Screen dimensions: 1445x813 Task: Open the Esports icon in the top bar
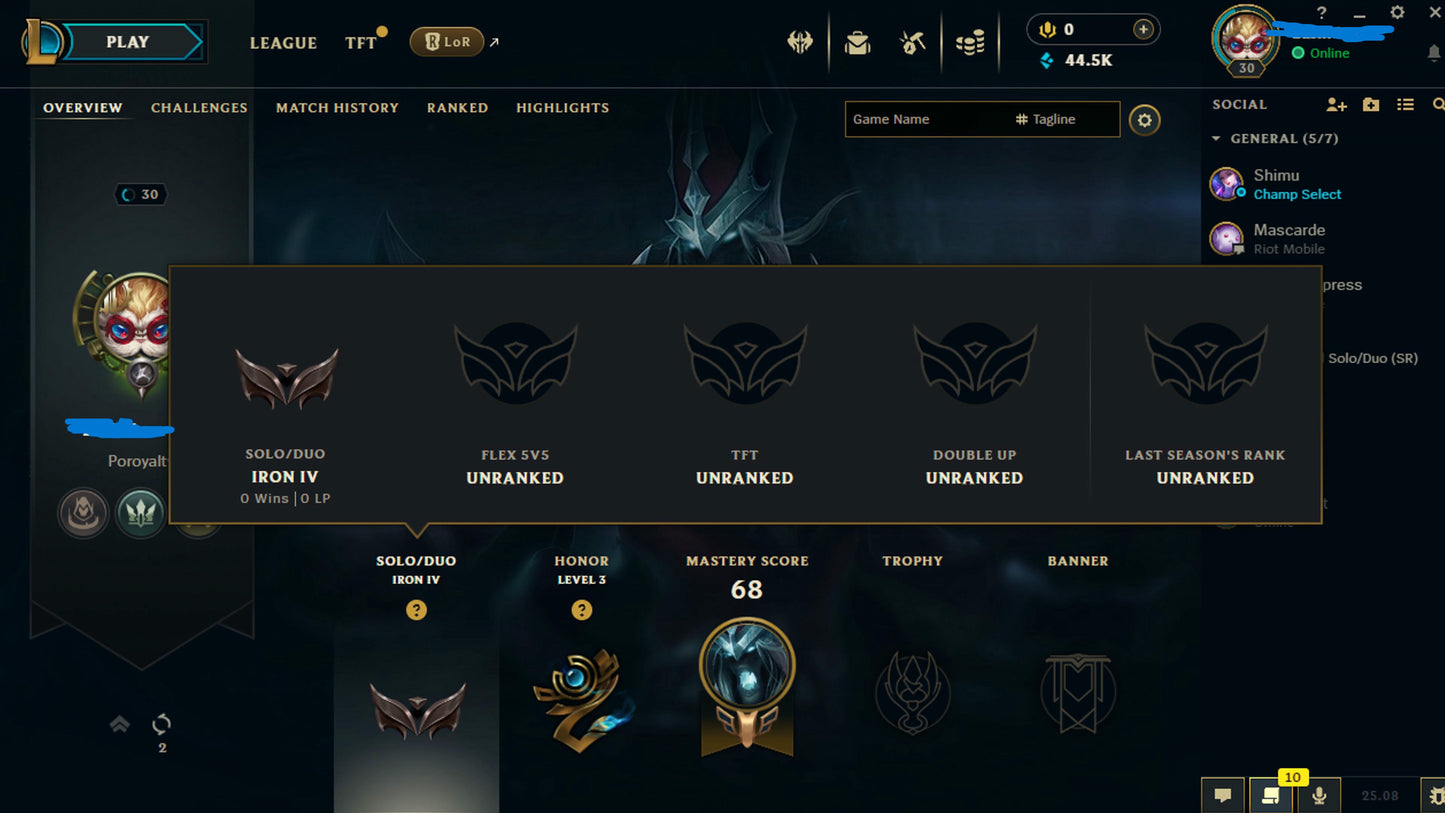click(799, 41)
